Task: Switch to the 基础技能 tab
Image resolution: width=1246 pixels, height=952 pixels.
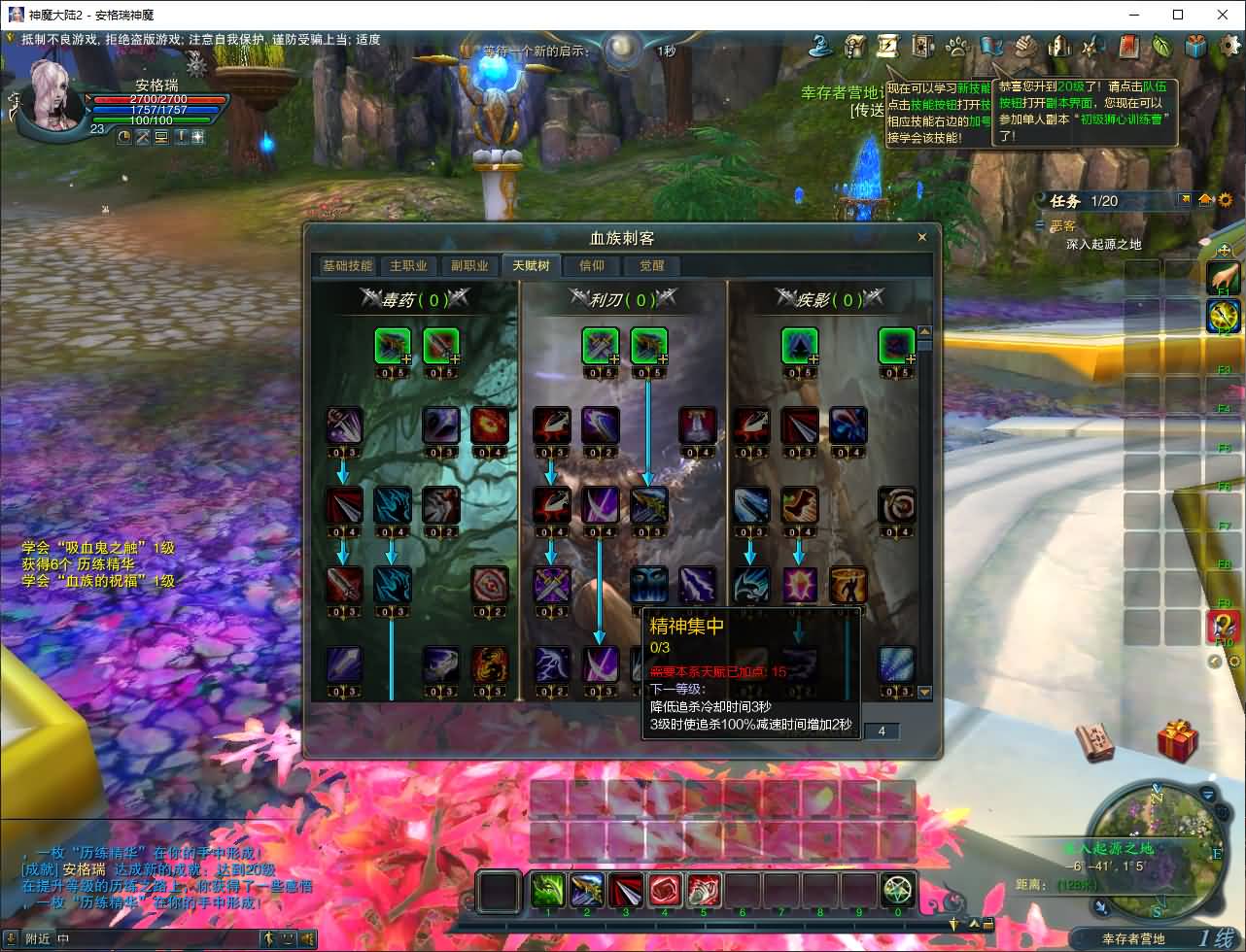Action: [347, 266]
